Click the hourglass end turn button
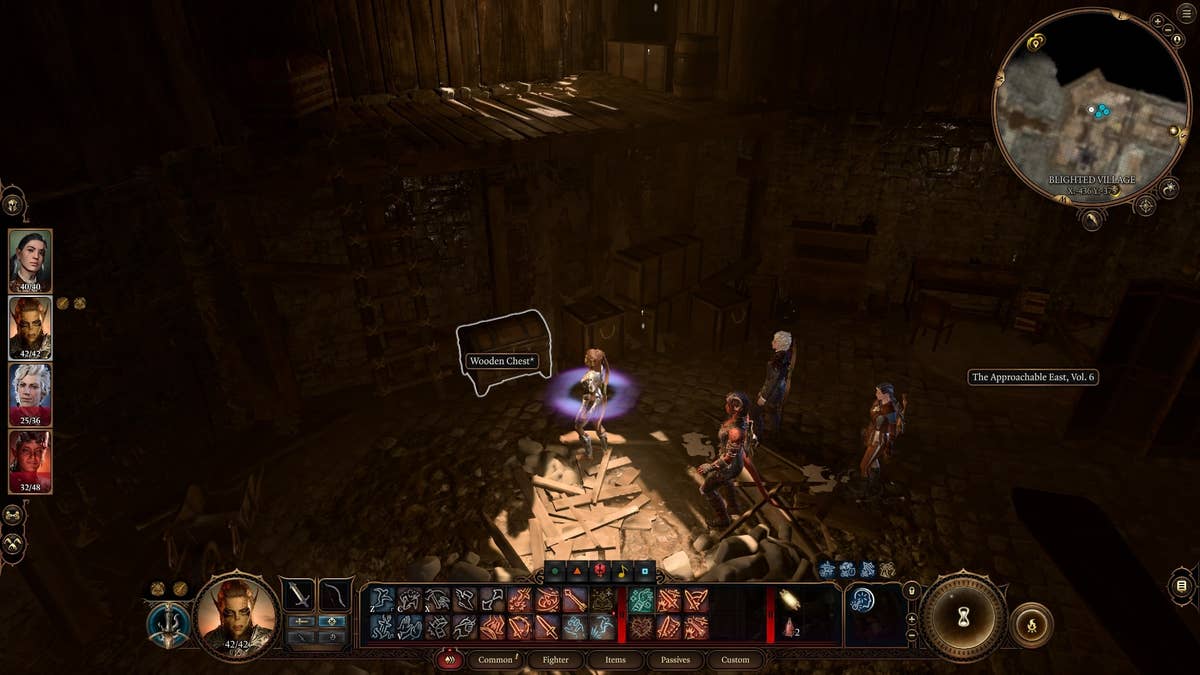The image size is (1200, 675). point(963,614)
